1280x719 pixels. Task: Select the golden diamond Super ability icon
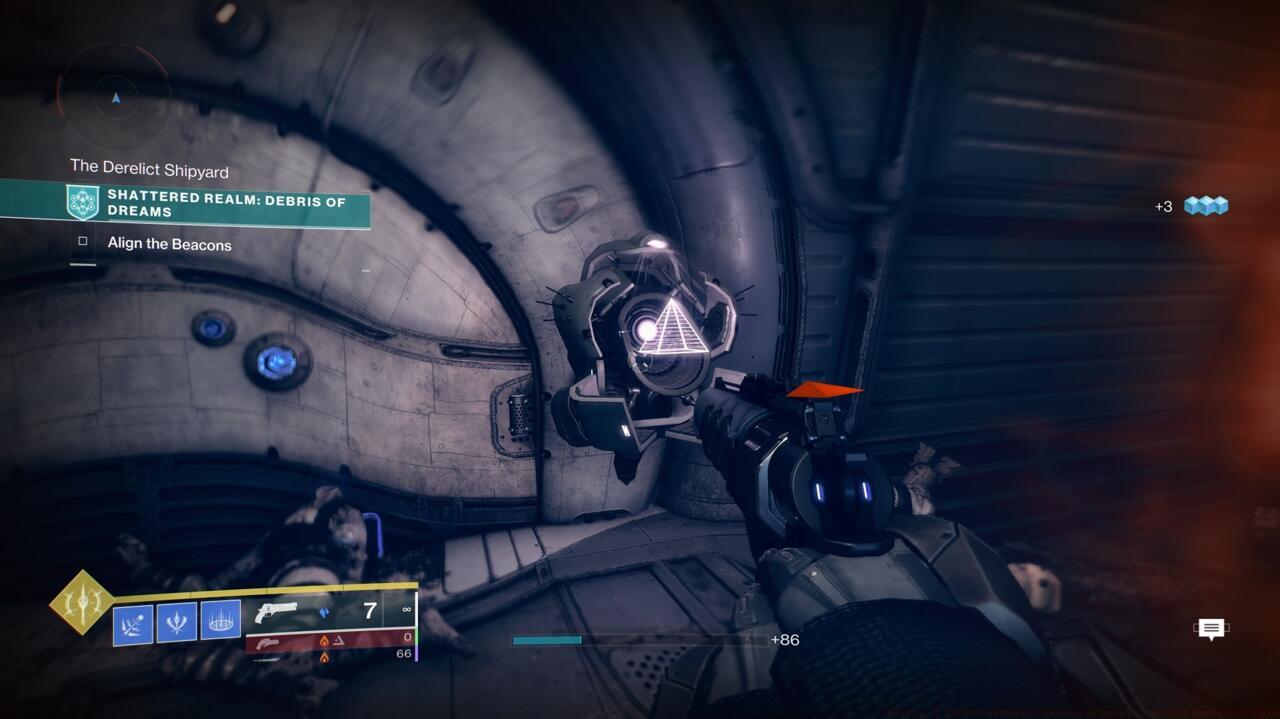(82, 602)
